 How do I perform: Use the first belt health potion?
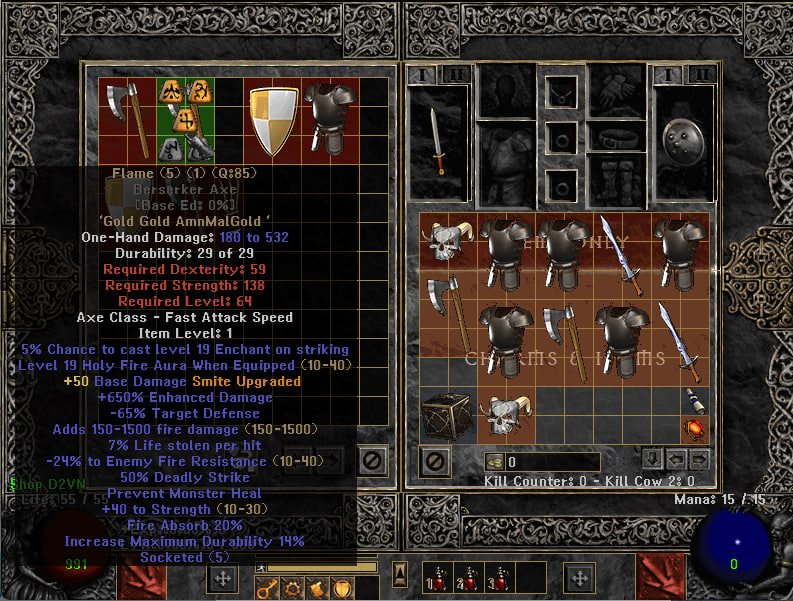coord(437,580)
